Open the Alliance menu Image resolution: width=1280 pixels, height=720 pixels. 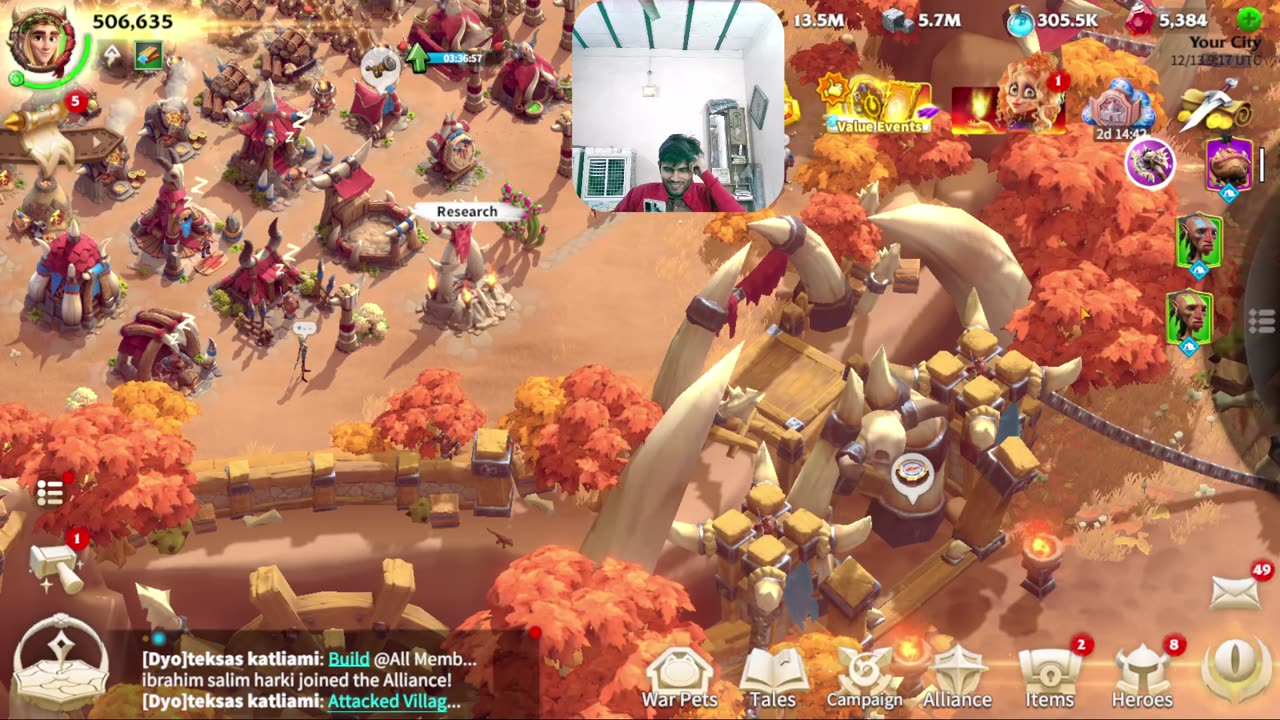pyautogui.click(x=957, y=675)
